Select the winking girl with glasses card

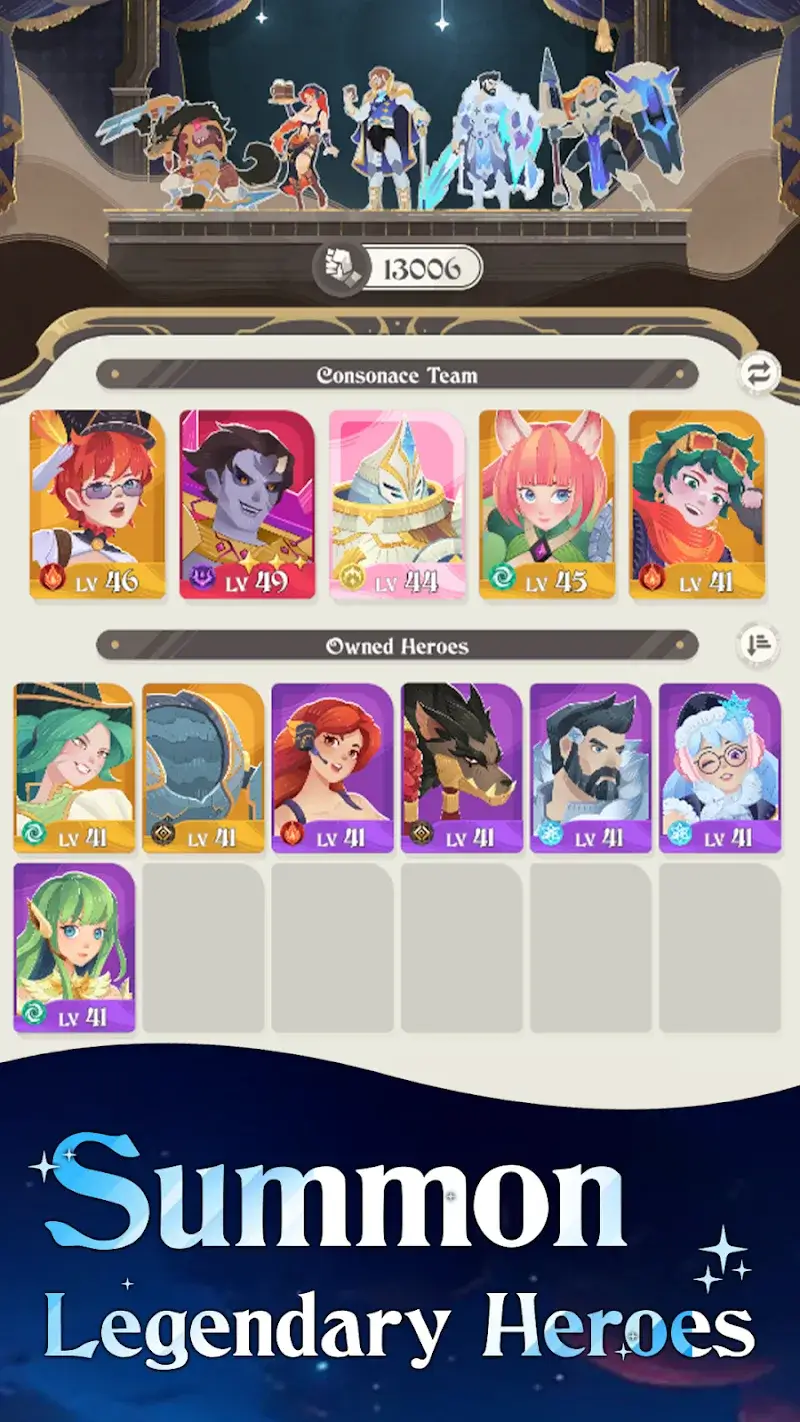[x=720, y=768]
